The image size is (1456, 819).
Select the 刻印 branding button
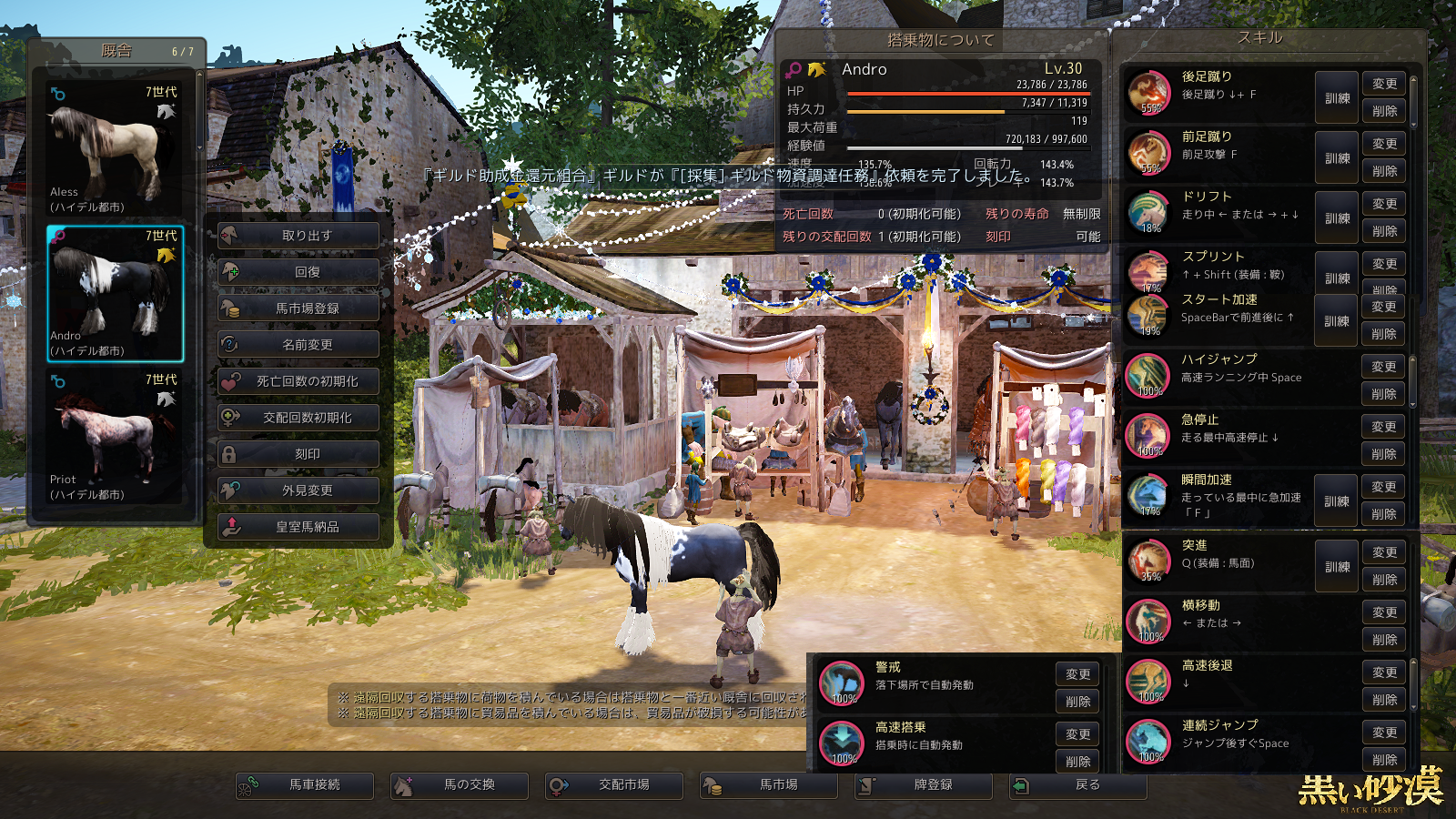(x=298, y=454)
